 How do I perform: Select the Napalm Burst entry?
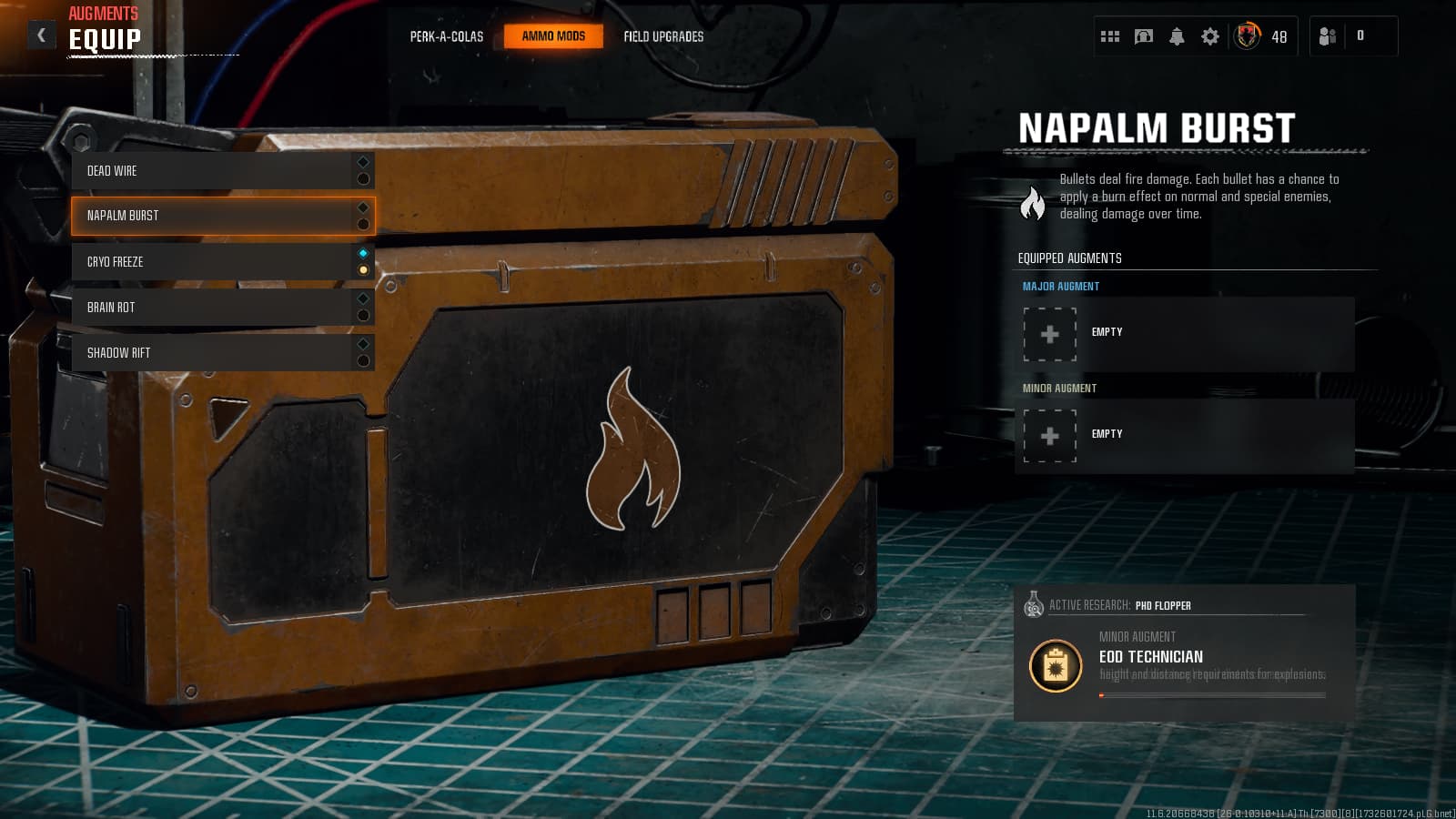tap(214, 216)
